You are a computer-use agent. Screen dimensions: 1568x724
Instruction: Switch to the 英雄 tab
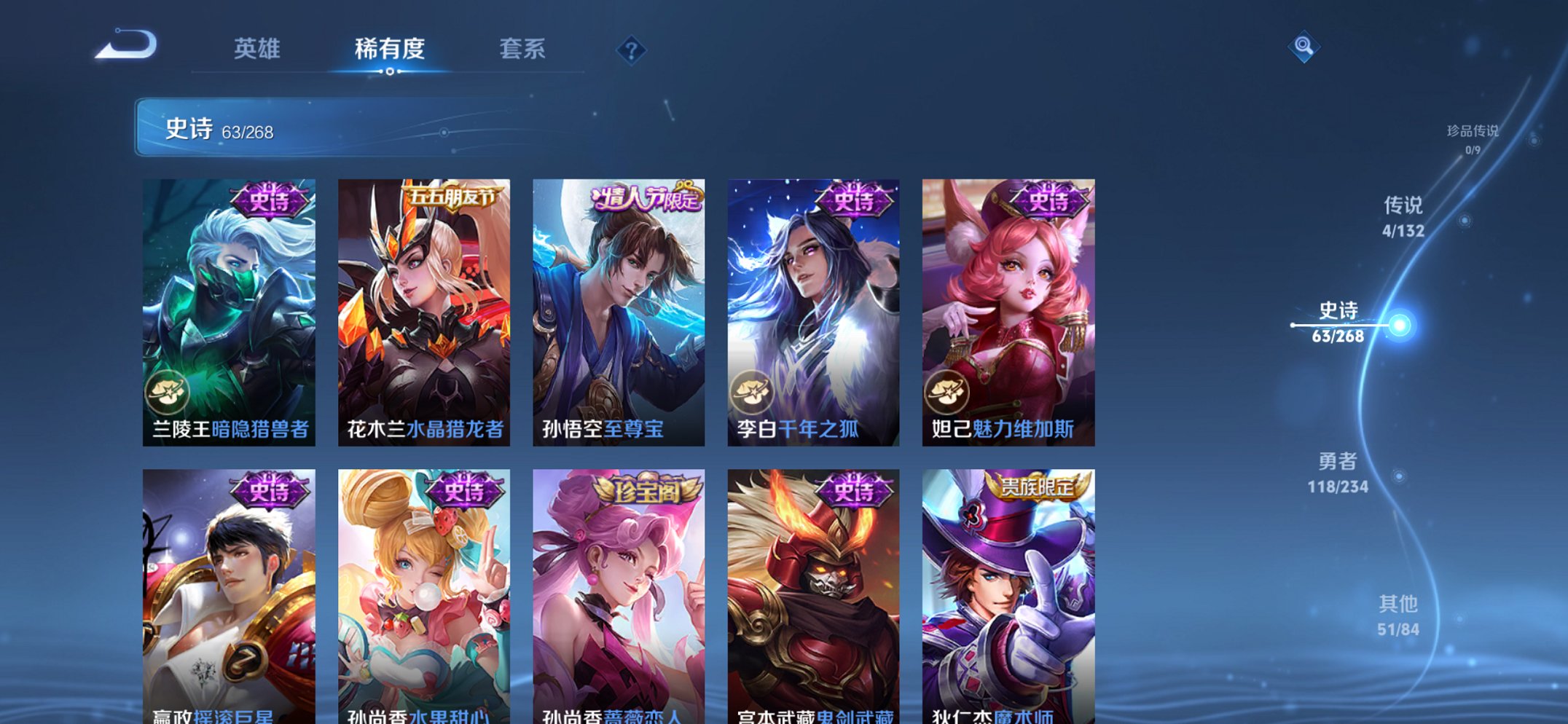256,49
